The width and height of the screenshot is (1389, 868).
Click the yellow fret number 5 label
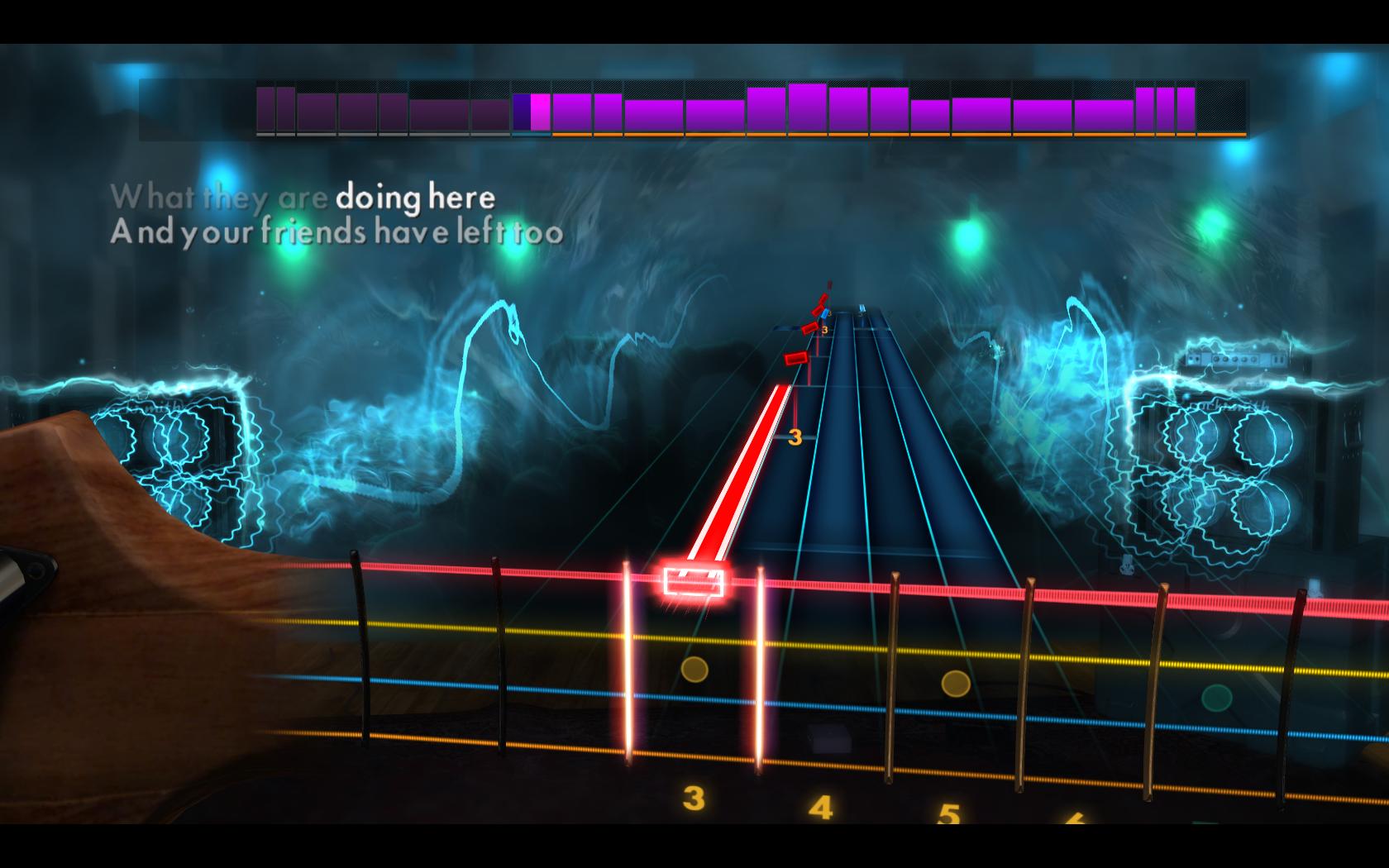click(949, 812)
